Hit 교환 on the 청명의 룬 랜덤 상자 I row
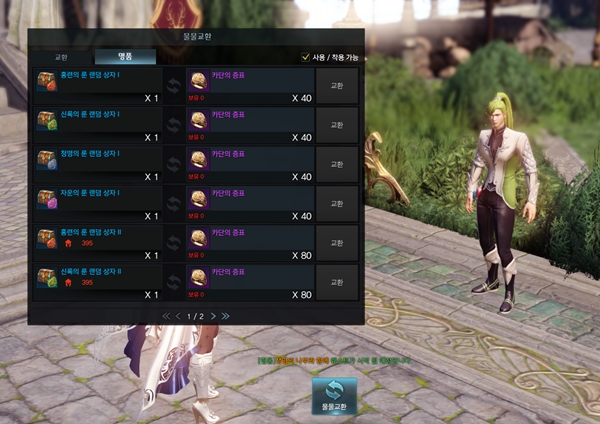 336,163
